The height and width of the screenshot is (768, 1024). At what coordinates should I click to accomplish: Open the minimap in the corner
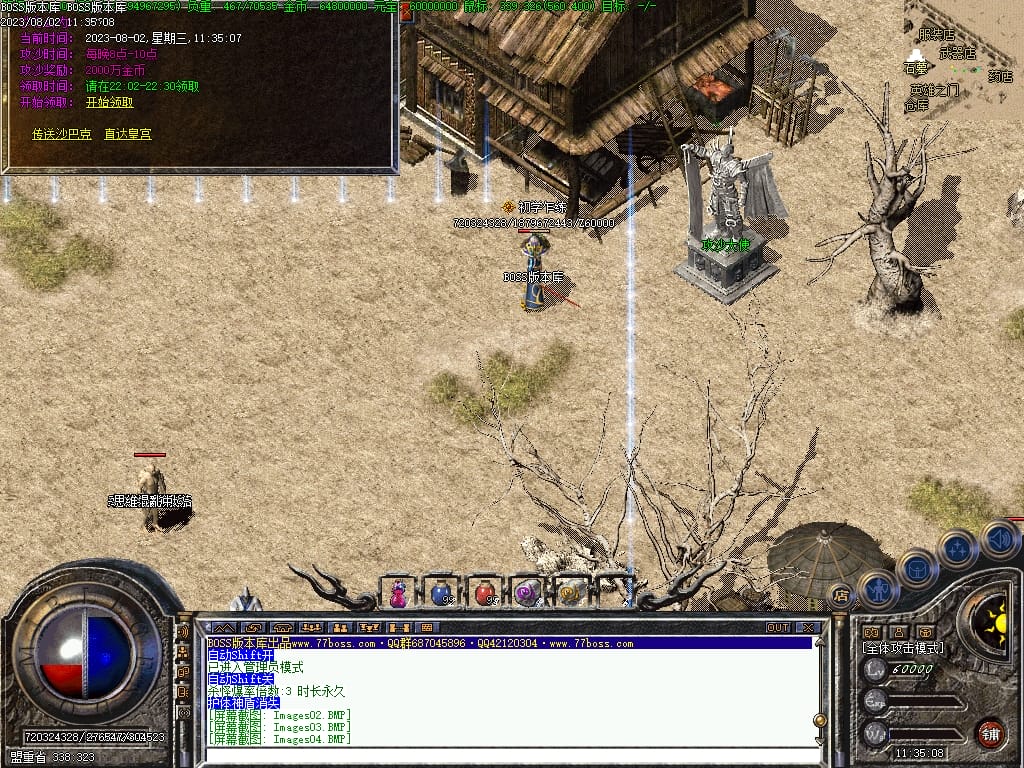click(x=964, y=58)
